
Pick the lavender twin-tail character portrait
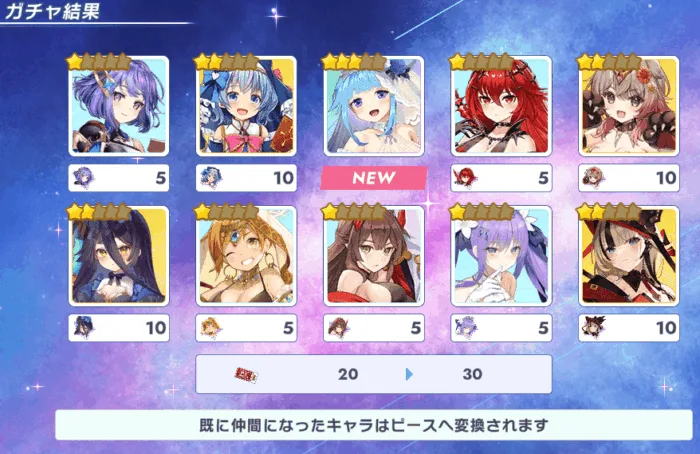501,256
